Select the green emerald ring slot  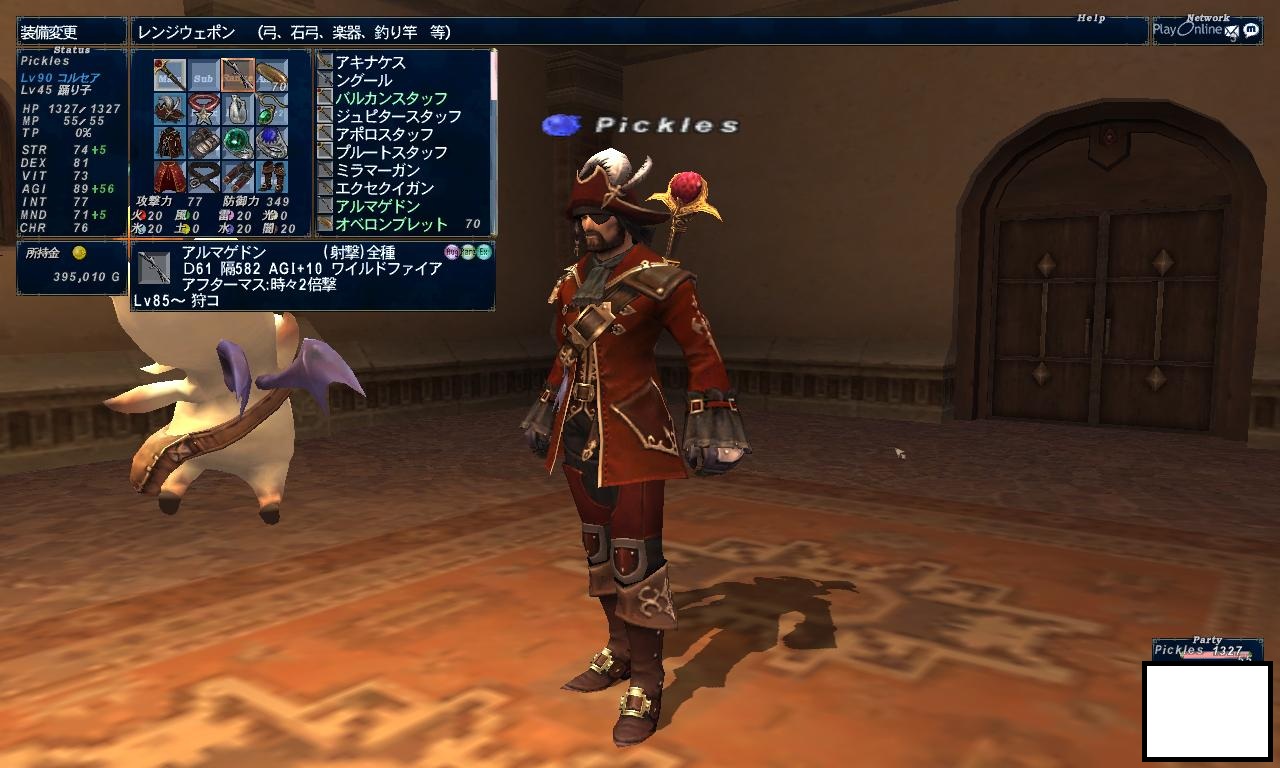(x=237, y=142)
